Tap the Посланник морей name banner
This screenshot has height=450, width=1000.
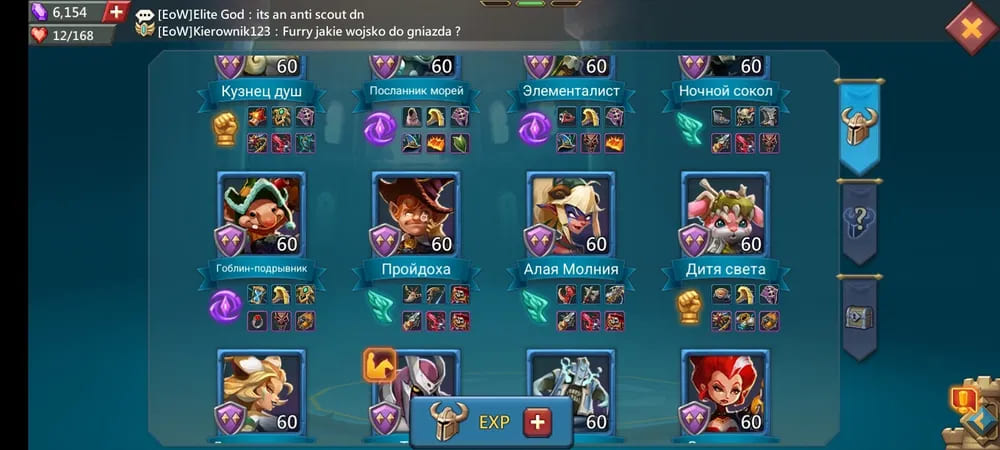[416, 92]
